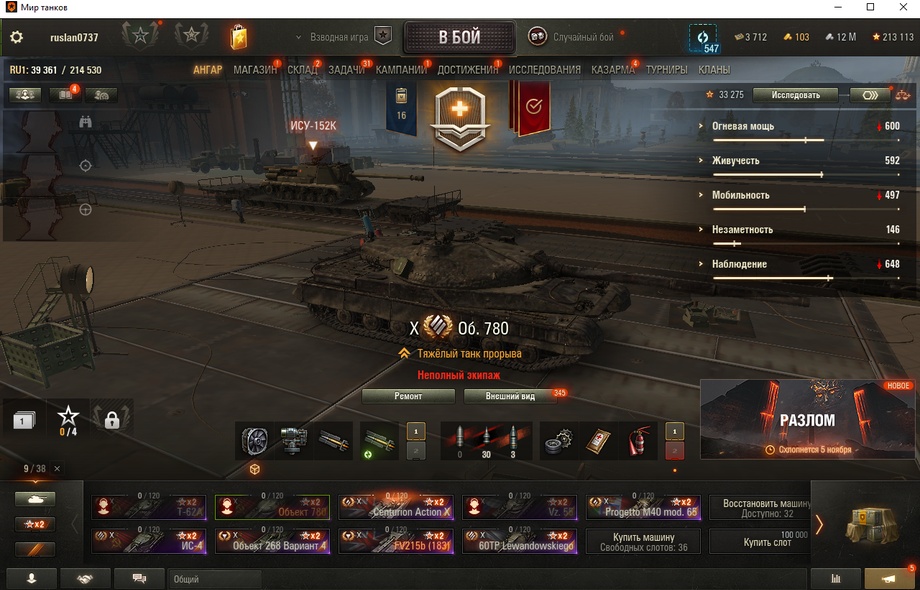Open the Внешний вид customization
Screen dimensions: 920x590
pyautogui.click(x=510, y=396)
